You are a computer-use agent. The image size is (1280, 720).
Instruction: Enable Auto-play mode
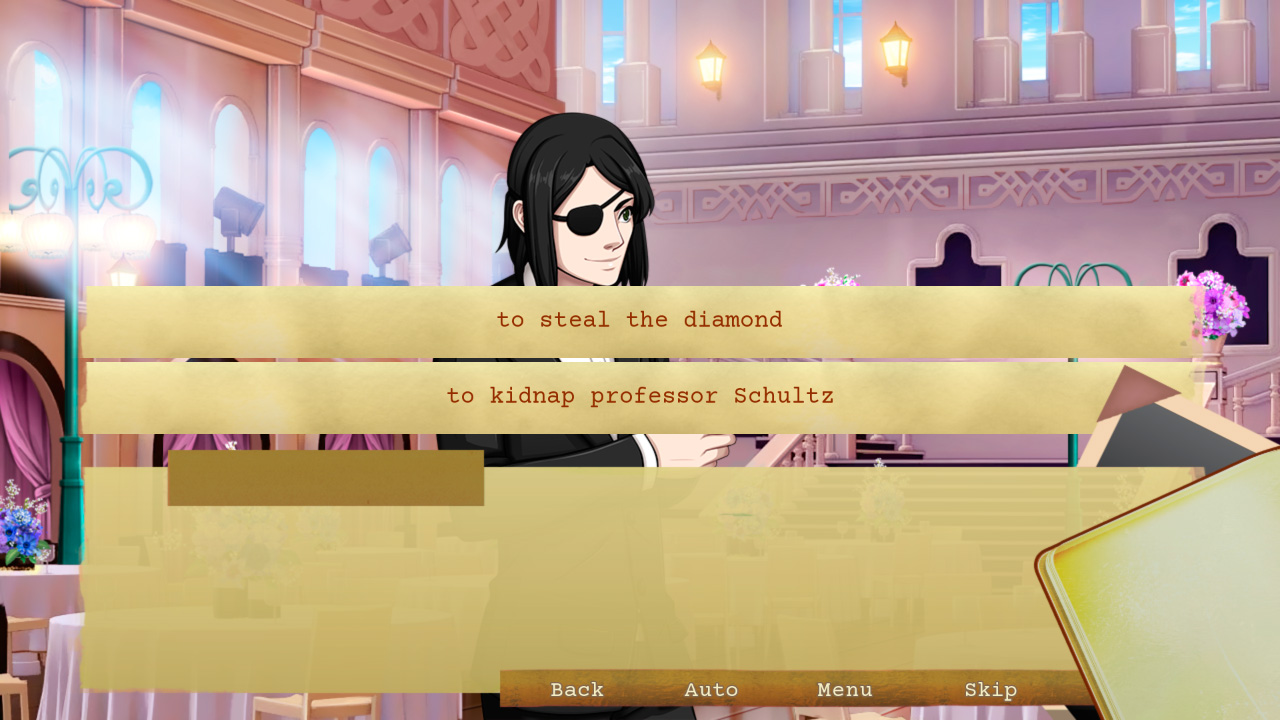[x=712, y=689]
